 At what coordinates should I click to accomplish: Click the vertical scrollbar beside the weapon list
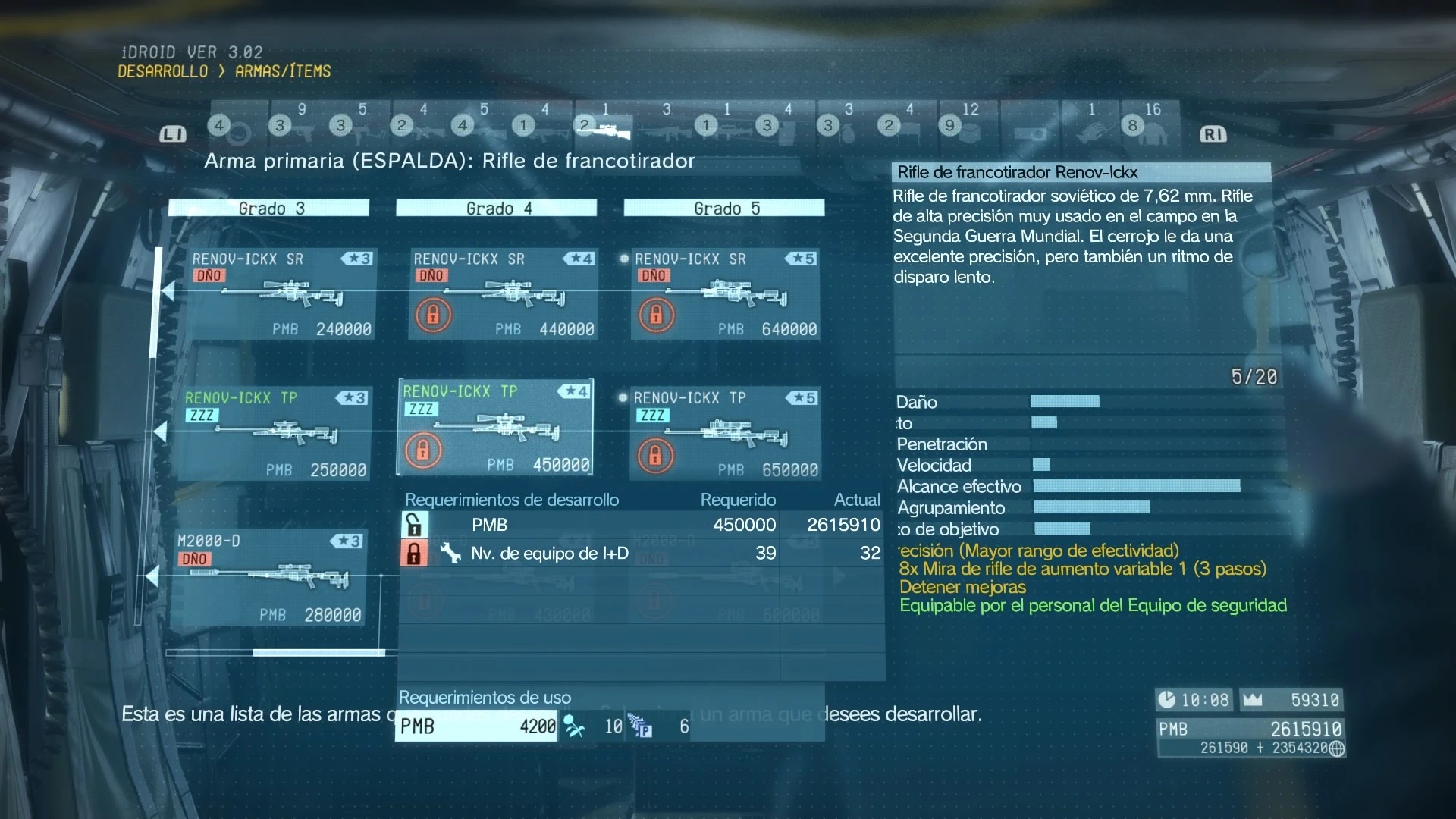pos(157,303)
